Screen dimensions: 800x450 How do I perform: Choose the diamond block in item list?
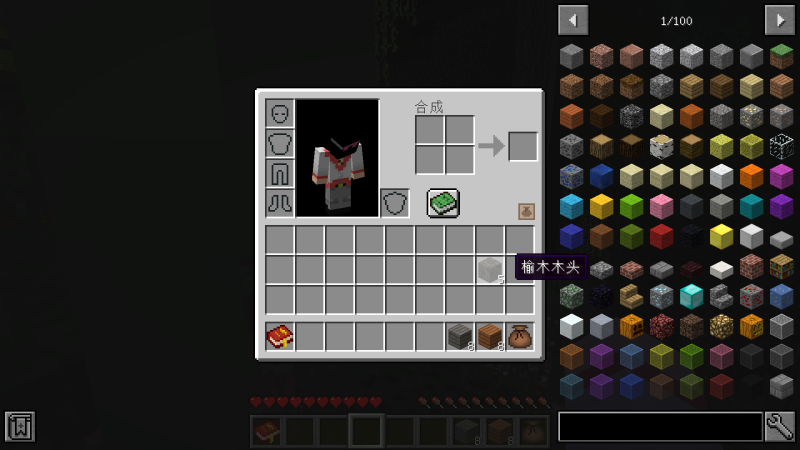click(692, 296)
